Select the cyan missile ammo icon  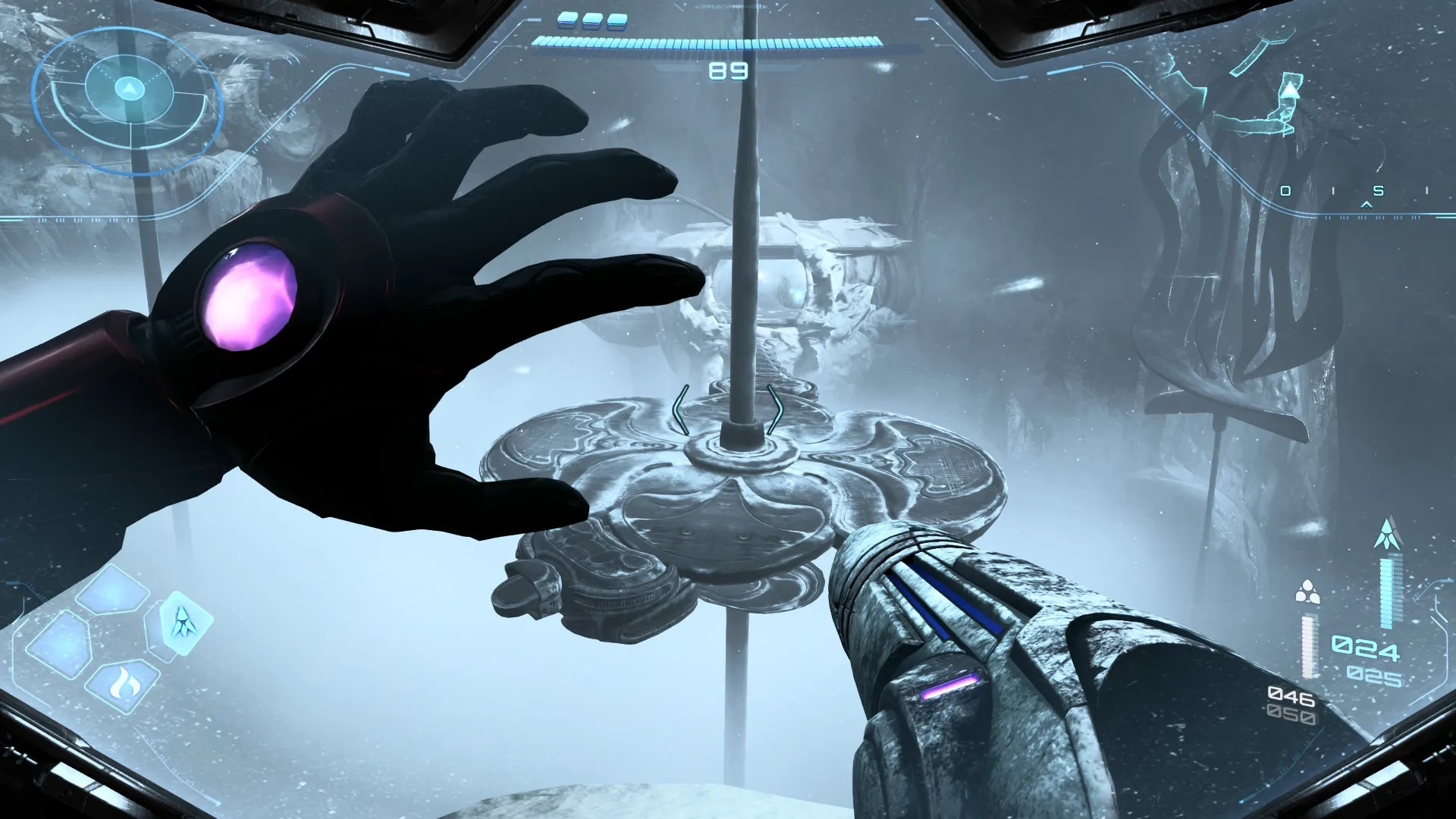(x=1388, y=534)
